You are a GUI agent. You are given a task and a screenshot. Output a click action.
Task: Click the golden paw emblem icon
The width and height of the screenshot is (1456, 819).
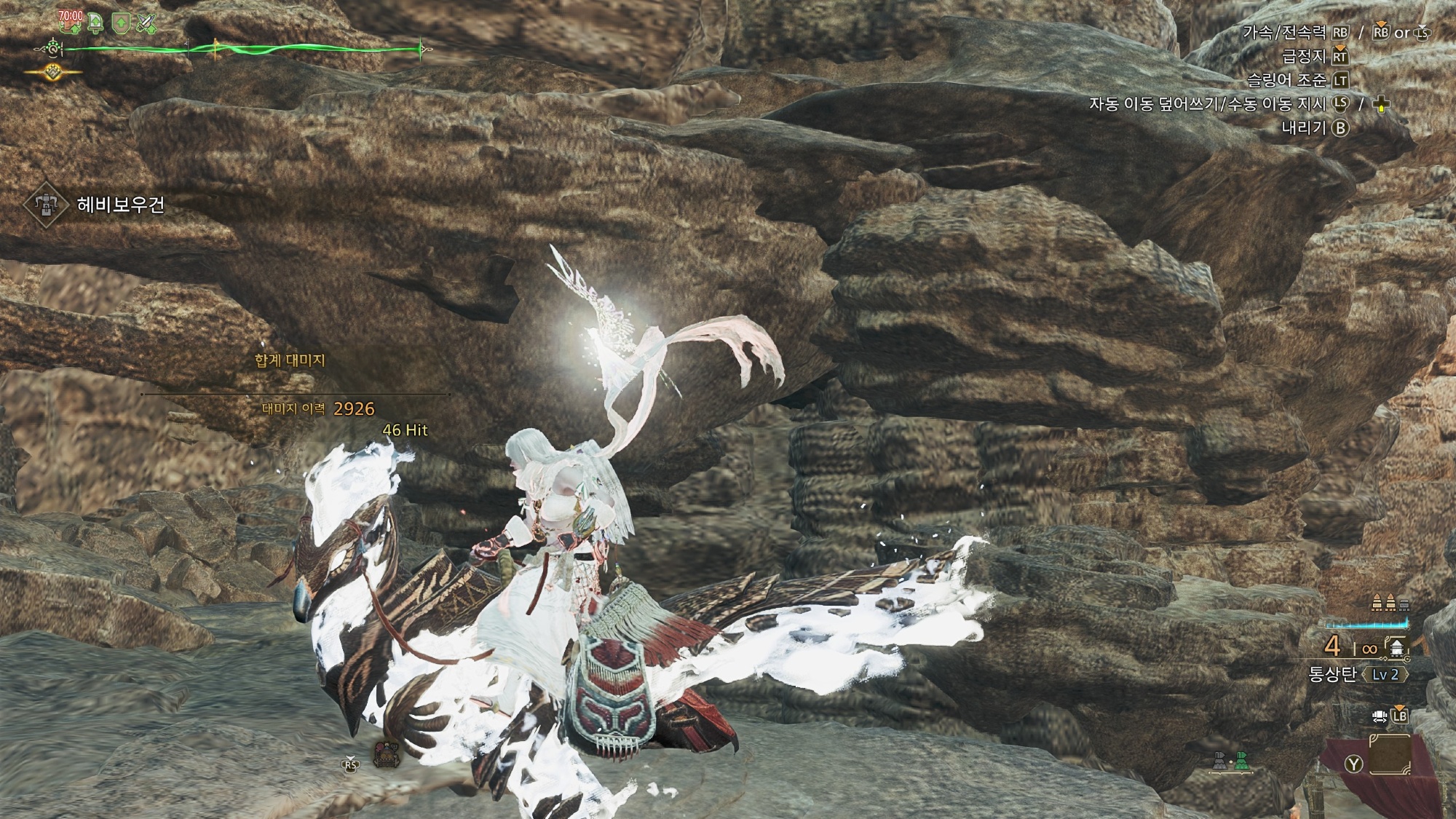(x=53, y=71)
